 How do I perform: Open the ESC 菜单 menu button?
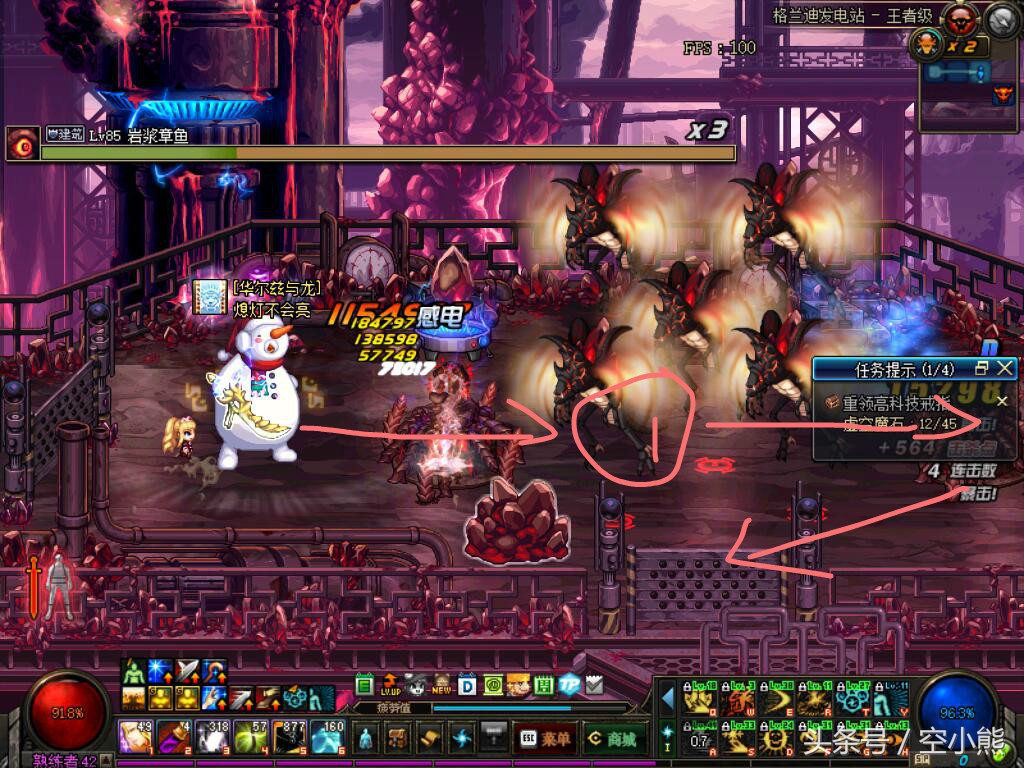pyautogui.click(x=545, y=738)
